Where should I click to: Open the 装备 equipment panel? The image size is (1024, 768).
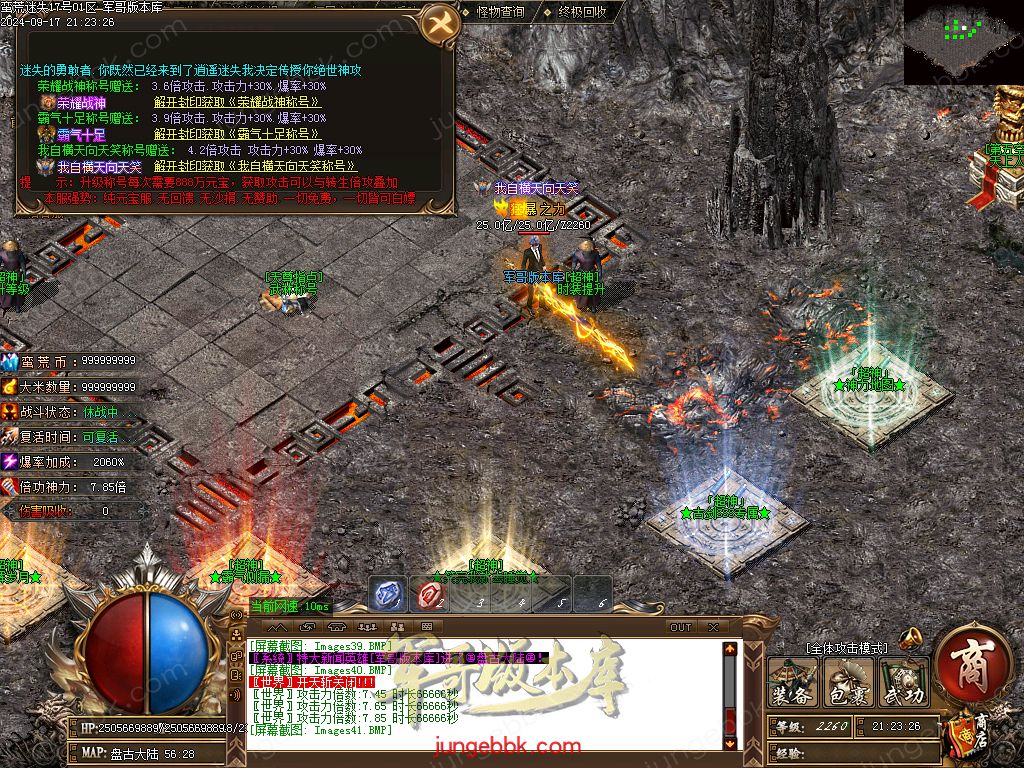793,684
